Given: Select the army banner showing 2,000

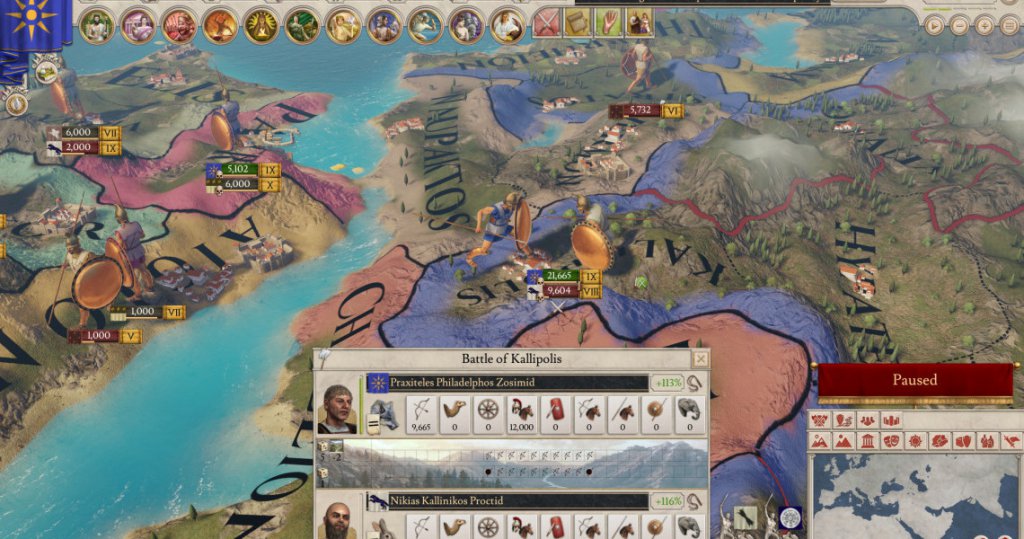Looking at the screenshot, I should coord(79,147).
